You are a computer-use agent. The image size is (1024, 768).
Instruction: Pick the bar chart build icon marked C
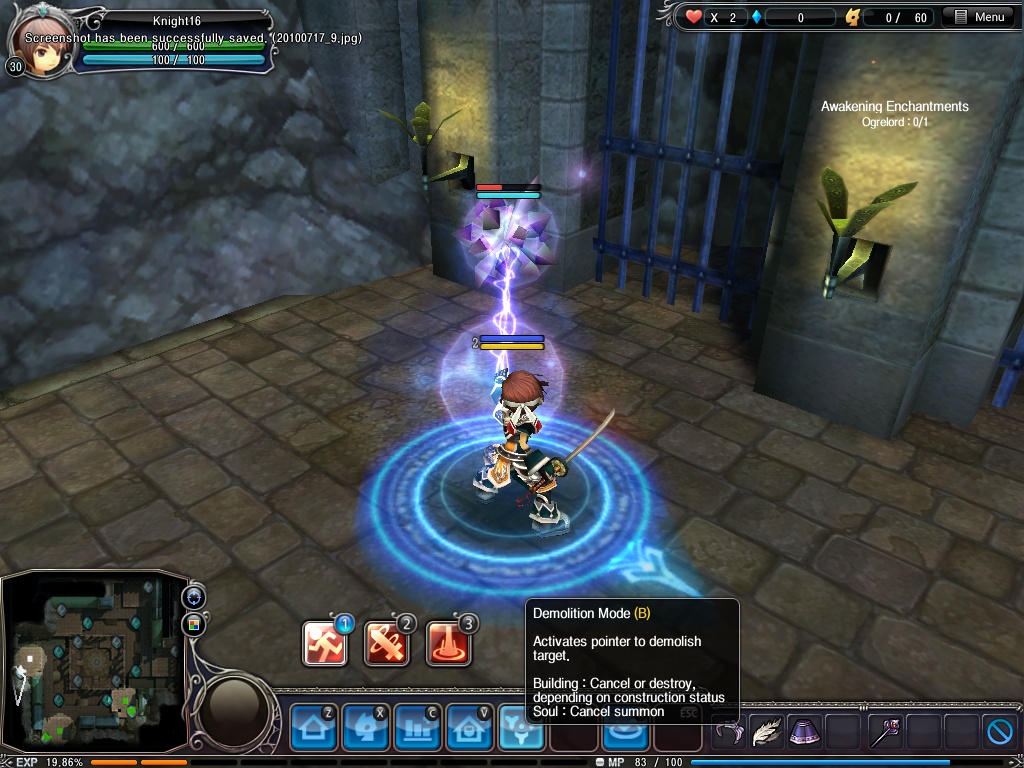[x=417, y=727]
